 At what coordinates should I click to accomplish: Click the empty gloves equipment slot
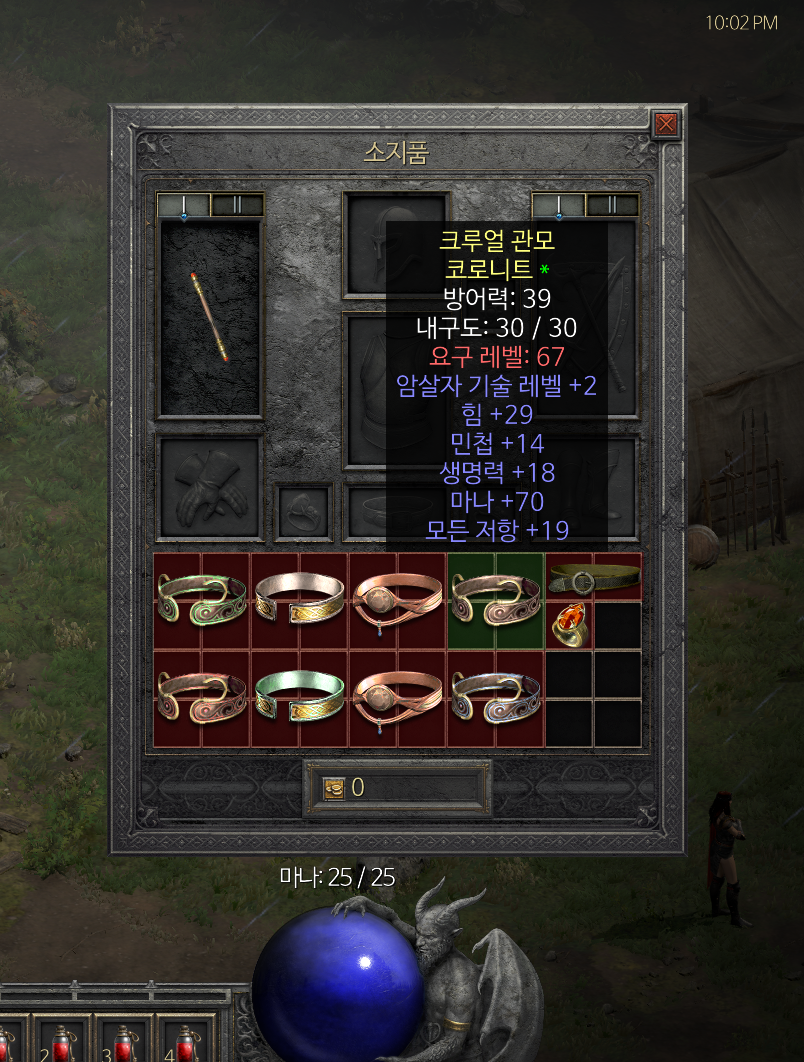210,488
